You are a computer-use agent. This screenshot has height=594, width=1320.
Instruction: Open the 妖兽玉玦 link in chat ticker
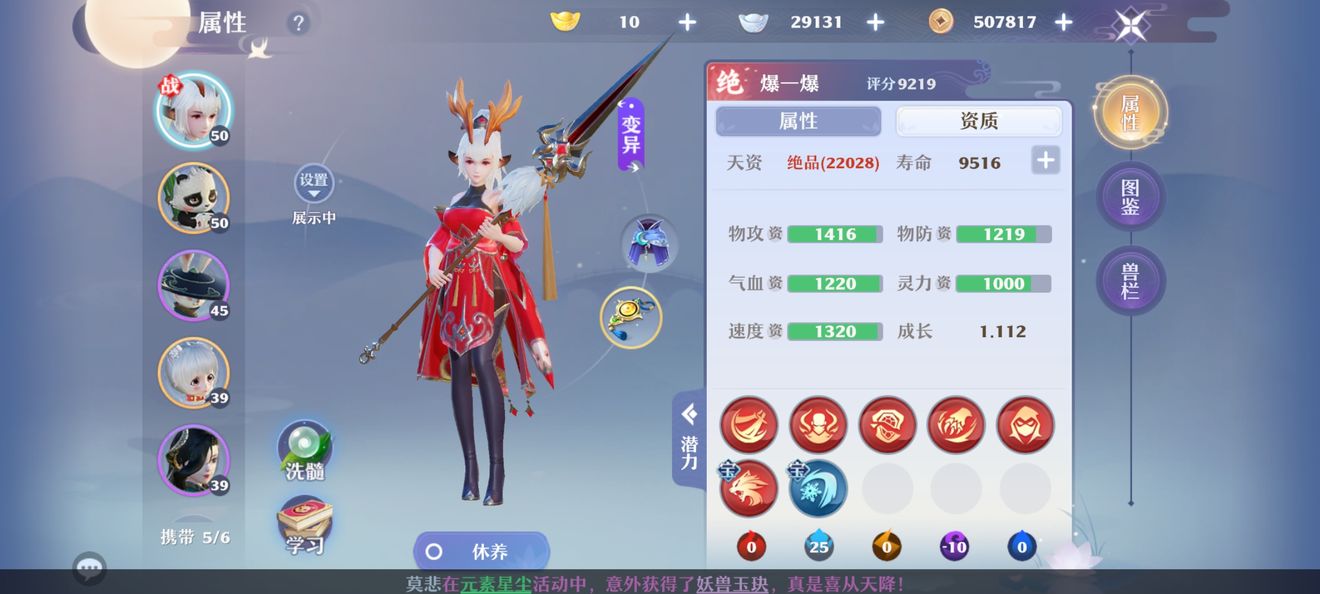click(732, 584)
